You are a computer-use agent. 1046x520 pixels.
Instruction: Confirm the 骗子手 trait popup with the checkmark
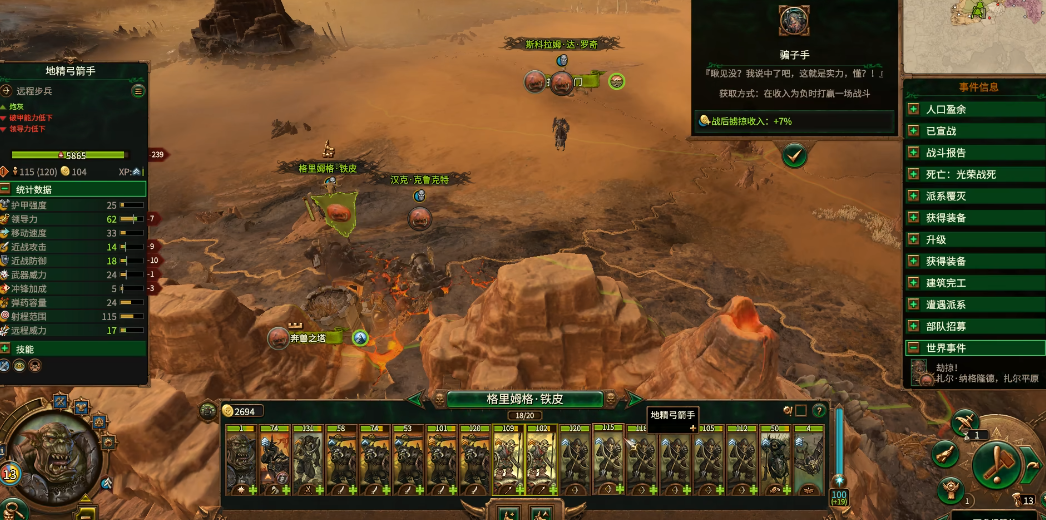point(794,156)
